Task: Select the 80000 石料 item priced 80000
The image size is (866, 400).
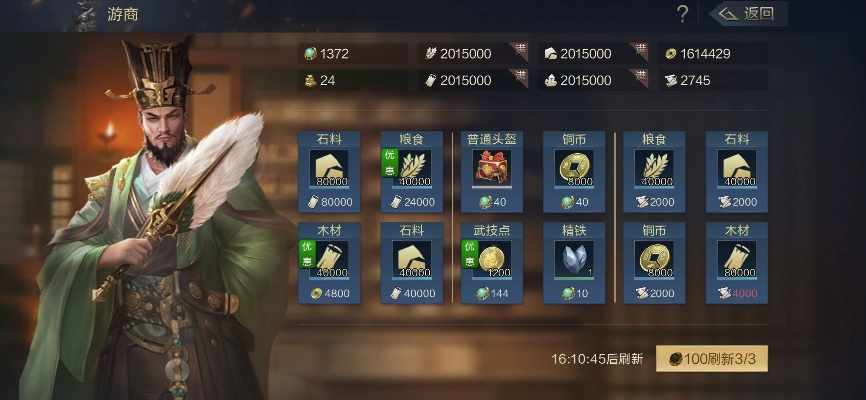Action: [329, 172]
